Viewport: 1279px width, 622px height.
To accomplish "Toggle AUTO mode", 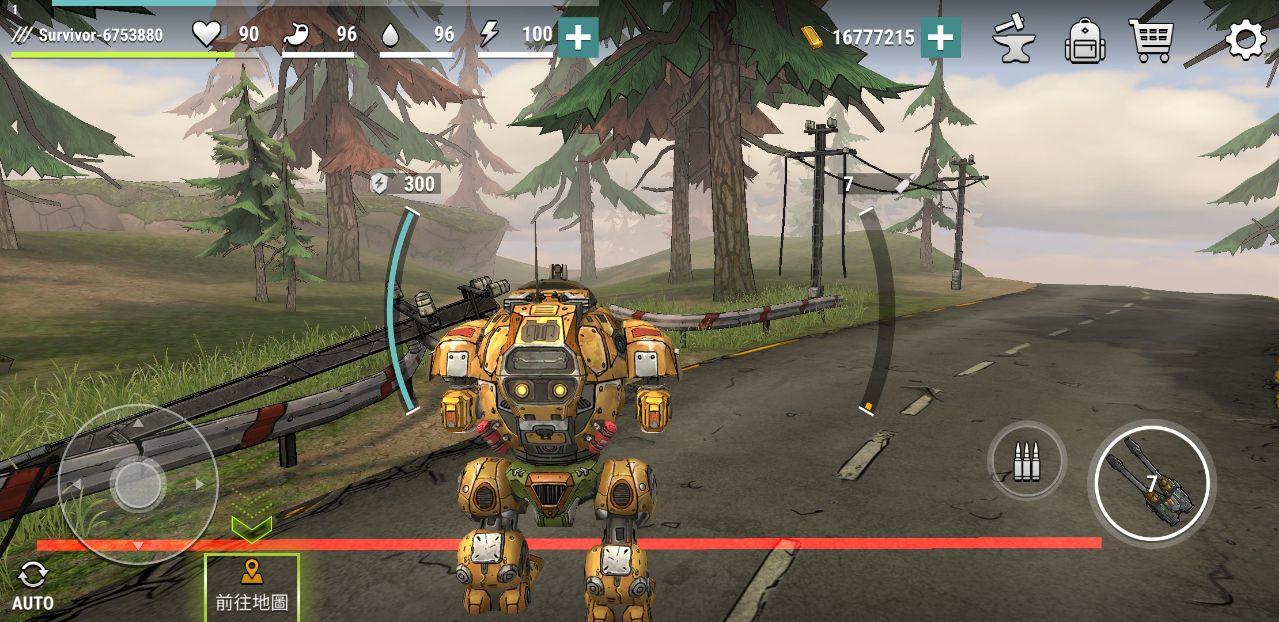I will (x=33, y=586).
